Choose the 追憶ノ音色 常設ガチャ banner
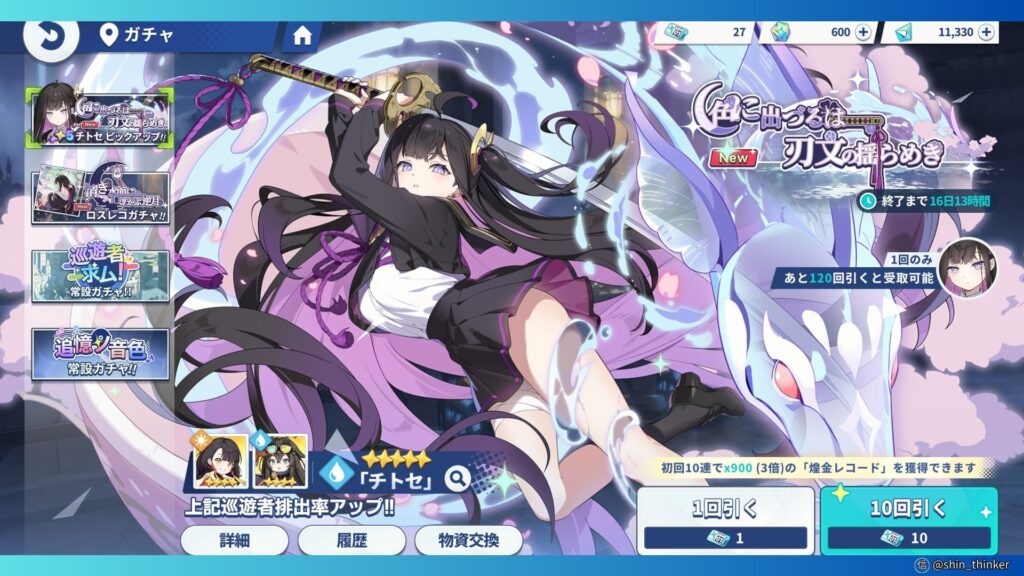Image resolution: width=1024 pixels, height=576 pixels. point(100,353)
